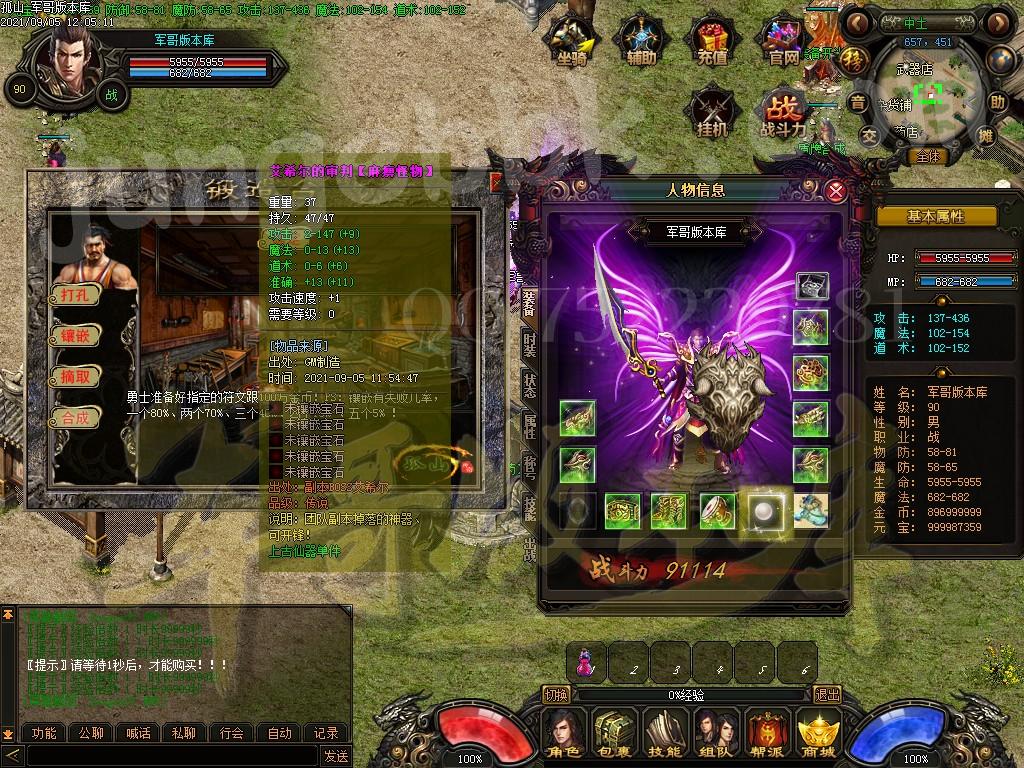Click the 发送 send chat button
The image size is (1024, 768).
(x=336, y=756)
